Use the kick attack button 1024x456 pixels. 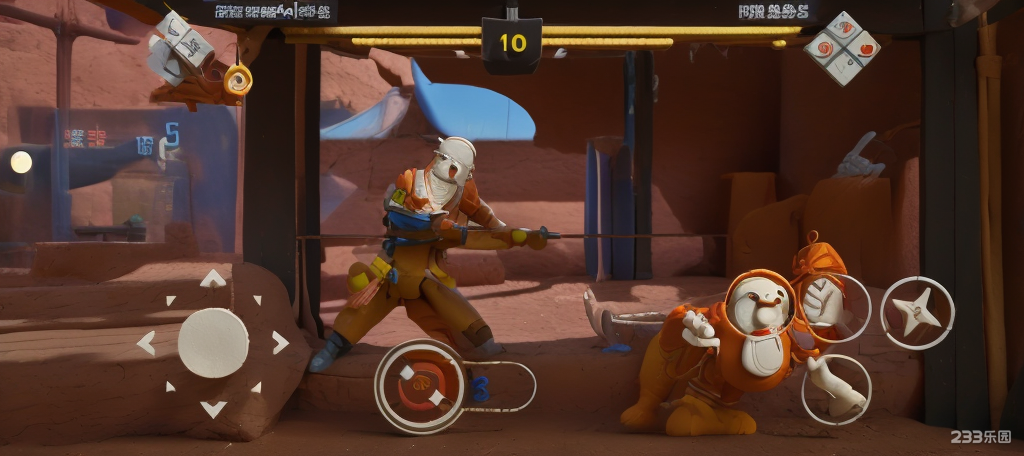835,389
